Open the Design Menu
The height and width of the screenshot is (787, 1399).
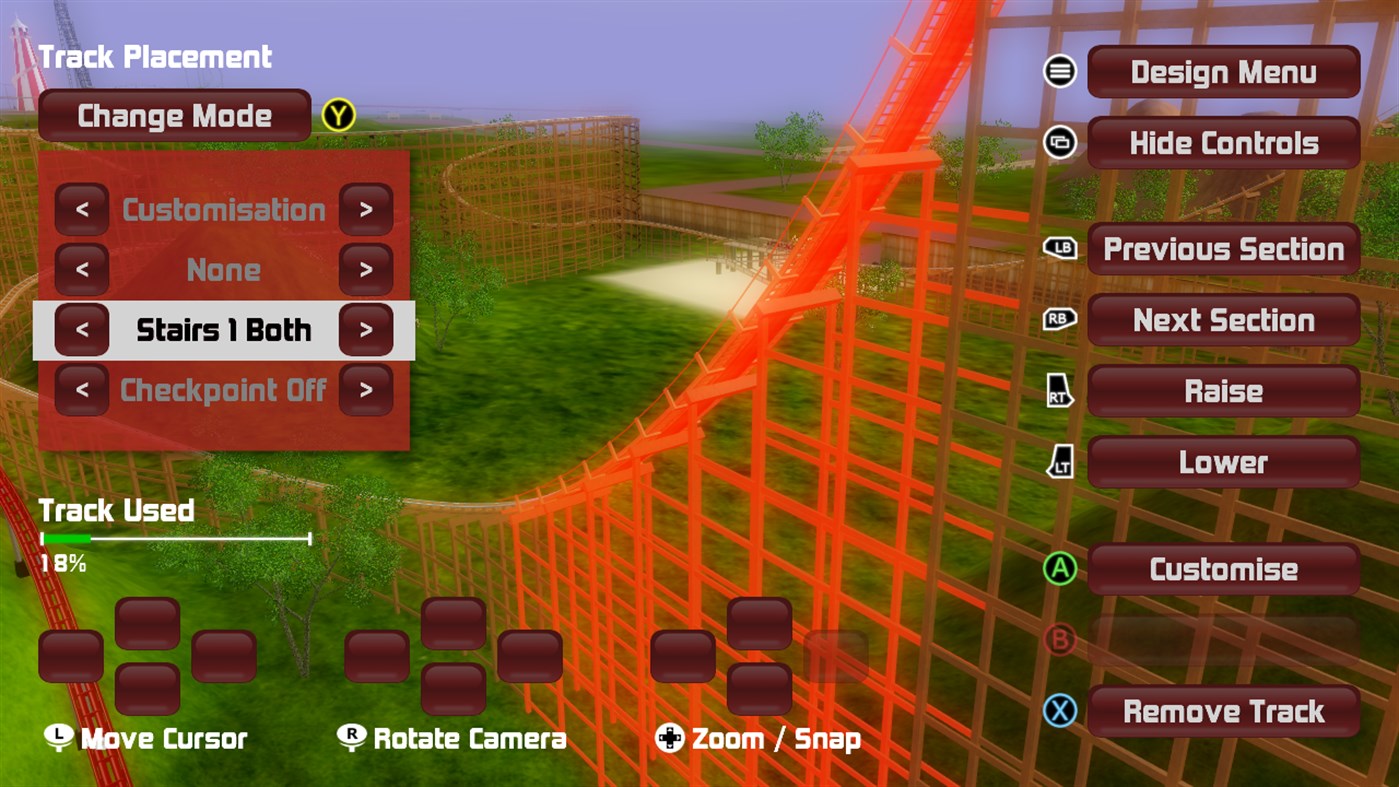(1222, 71)
